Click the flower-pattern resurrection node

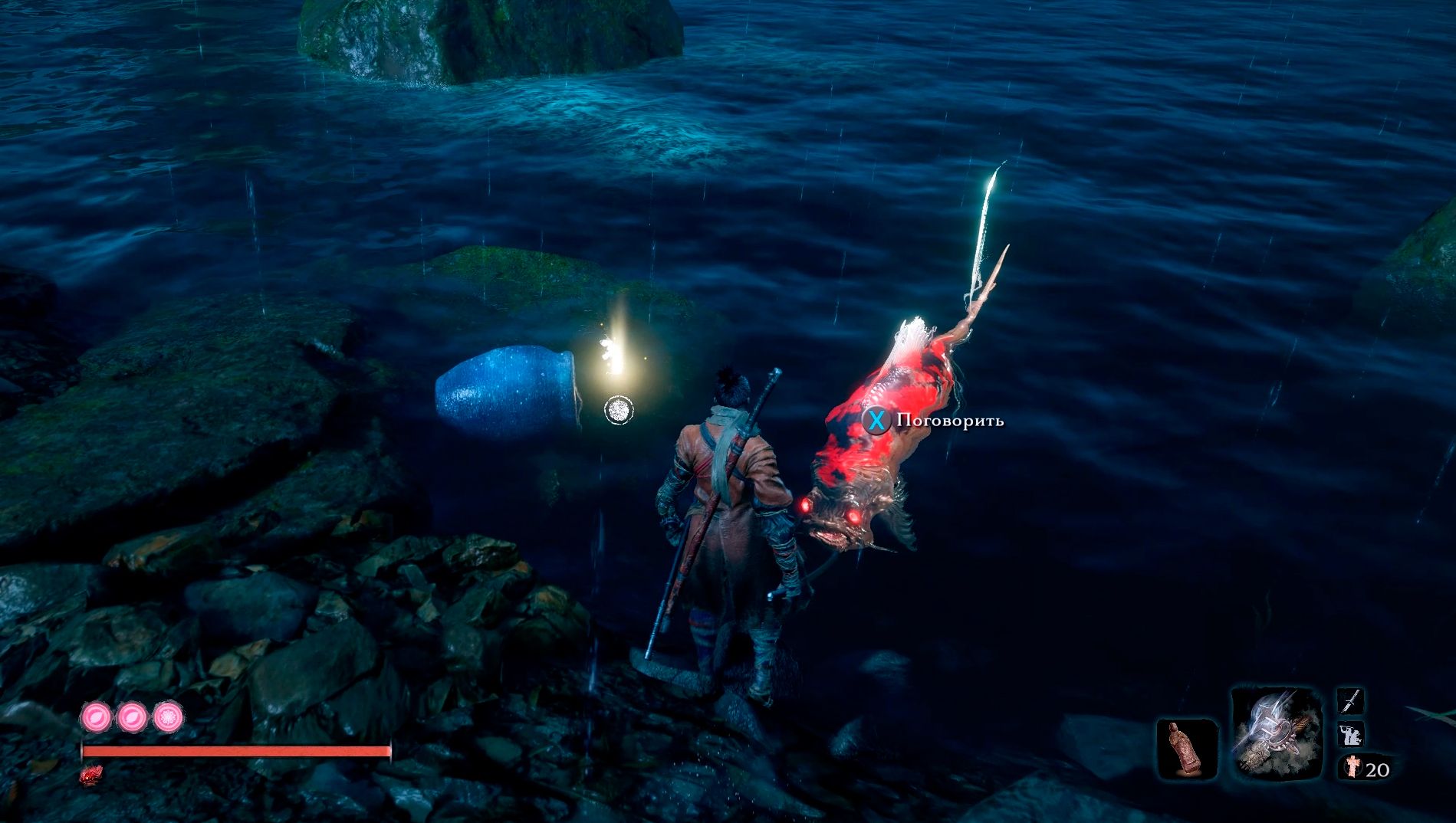168,717
